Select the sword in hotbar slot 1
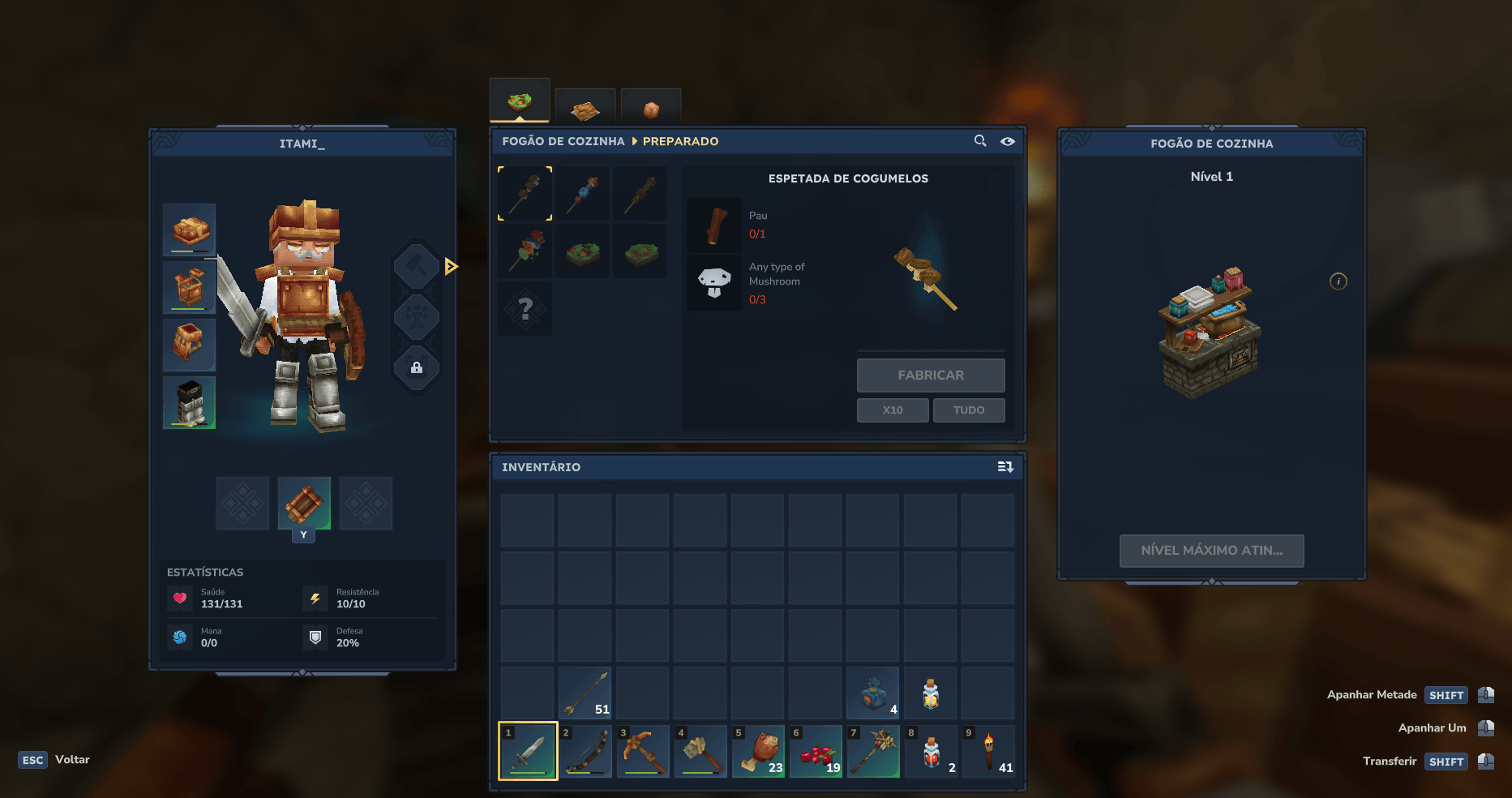This screenshot has width=1512, height=798. (x=528, y=751)
